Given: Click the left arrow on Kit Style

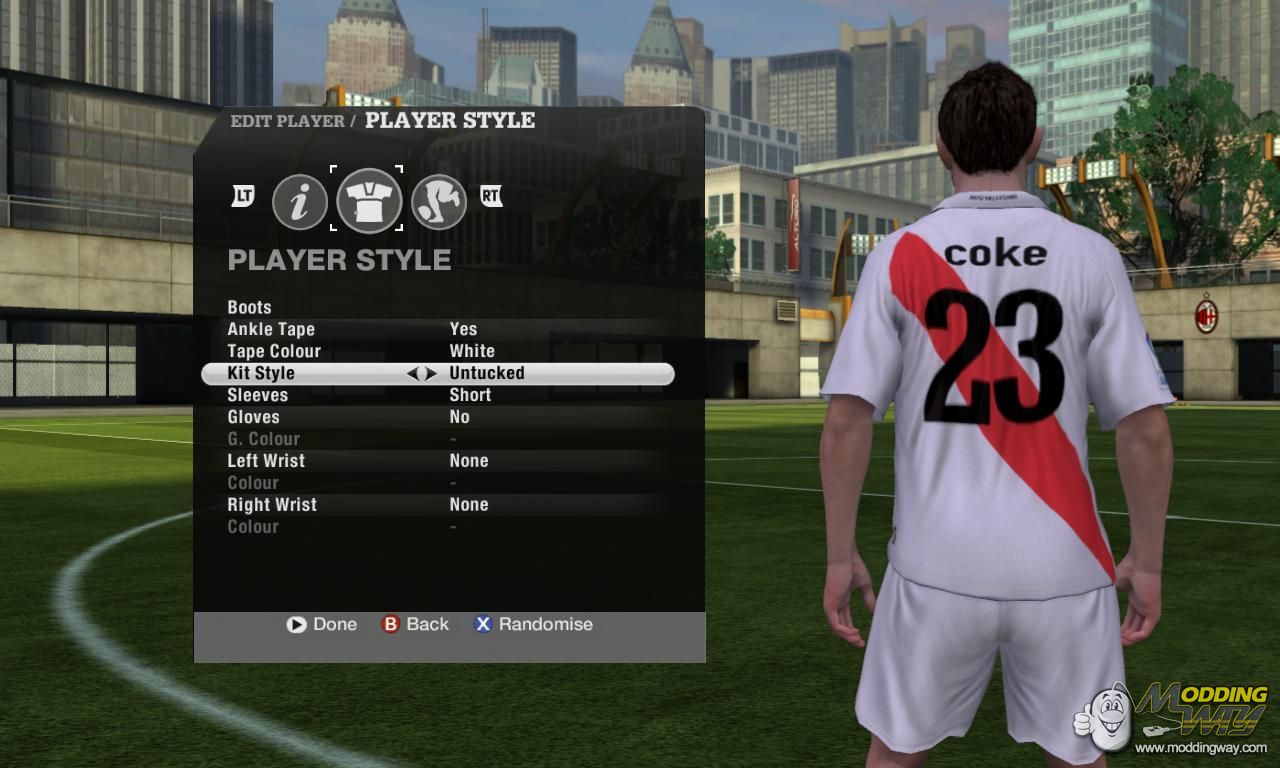Looking at the screenshot, I should click(x=412, y=373).
